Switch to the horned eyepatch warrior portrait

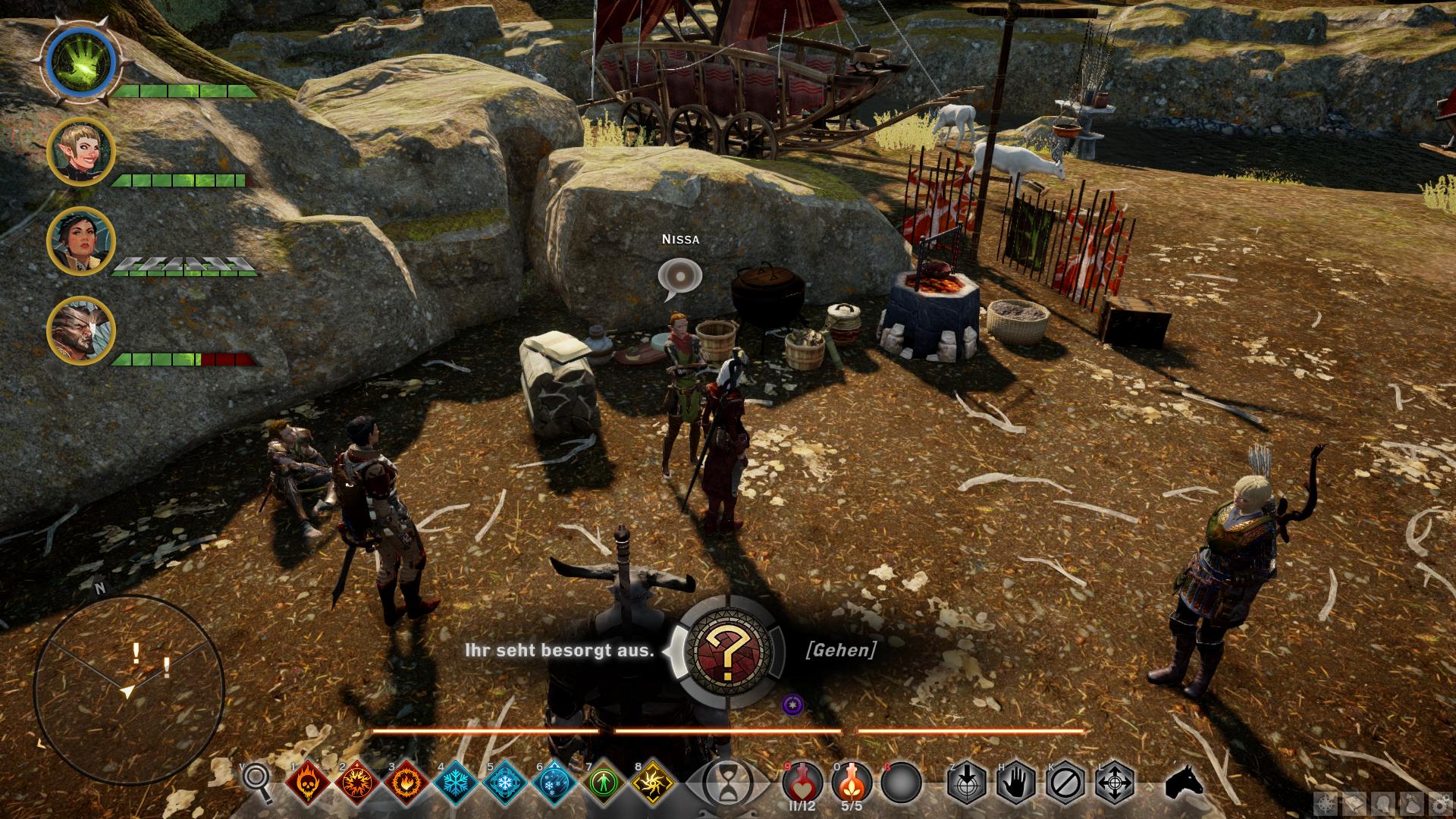[81, 330]
